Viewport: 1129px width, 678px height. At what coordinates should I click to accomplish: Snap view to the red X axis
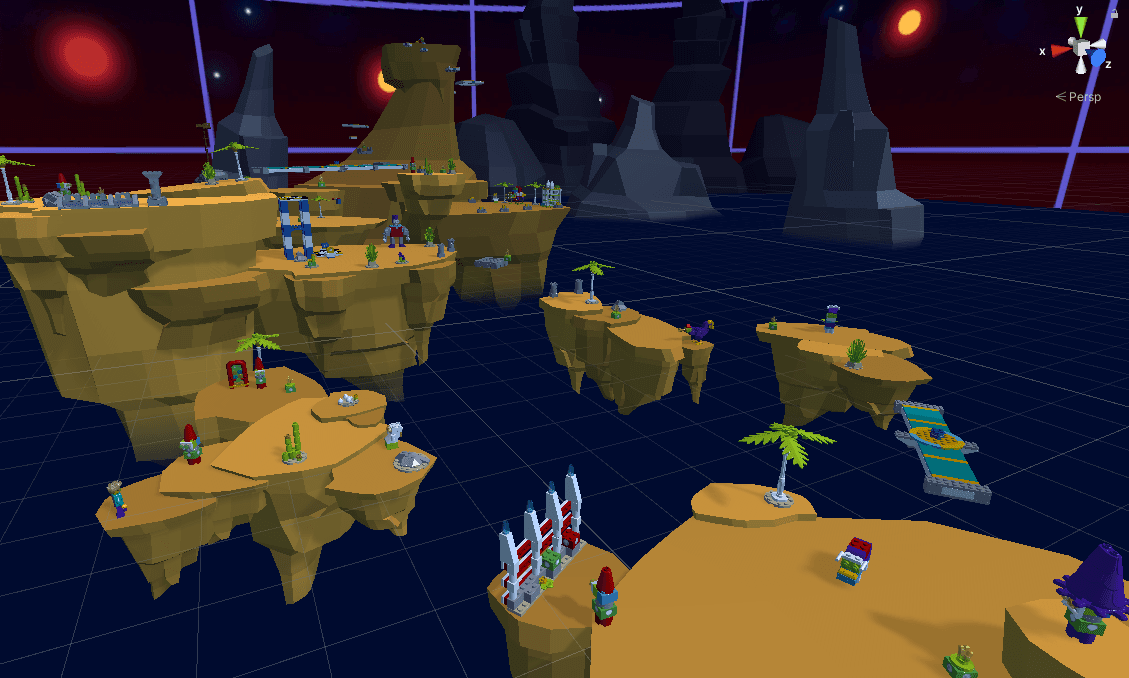point(1060,50)
